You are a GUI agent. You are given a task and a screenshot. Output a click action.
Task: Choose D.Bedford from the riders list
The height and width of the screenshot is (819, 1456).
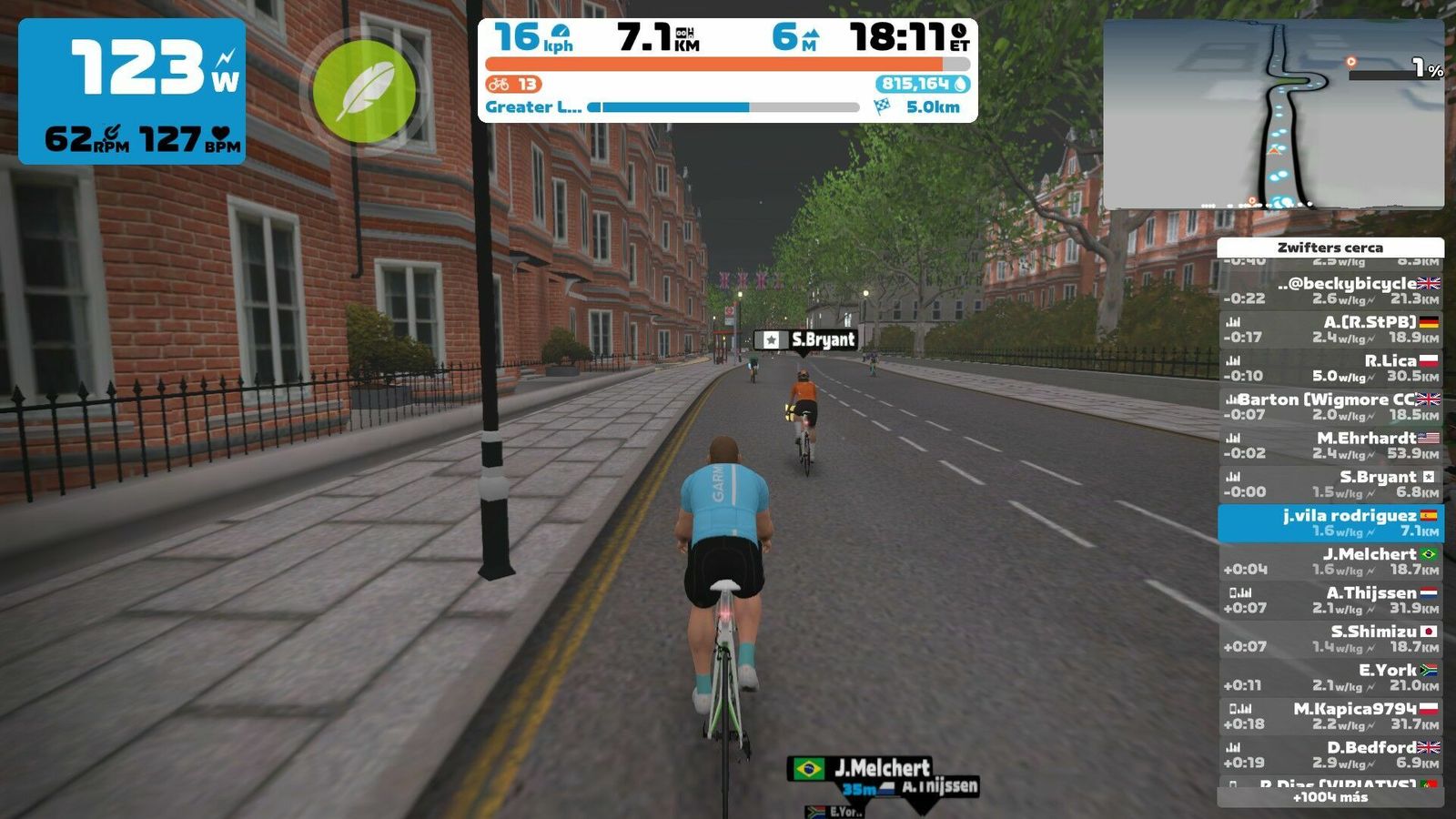coord(1330,754)
